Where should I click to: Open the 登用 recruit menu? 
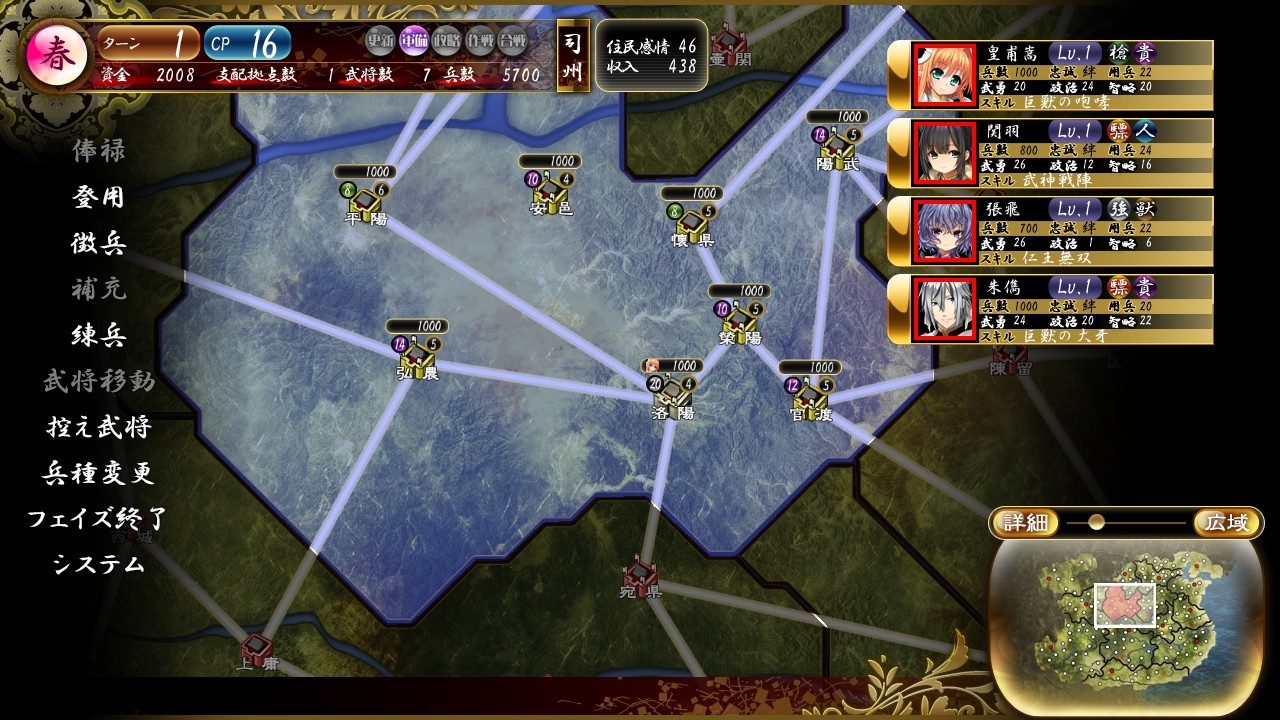(x=98, y=197)
